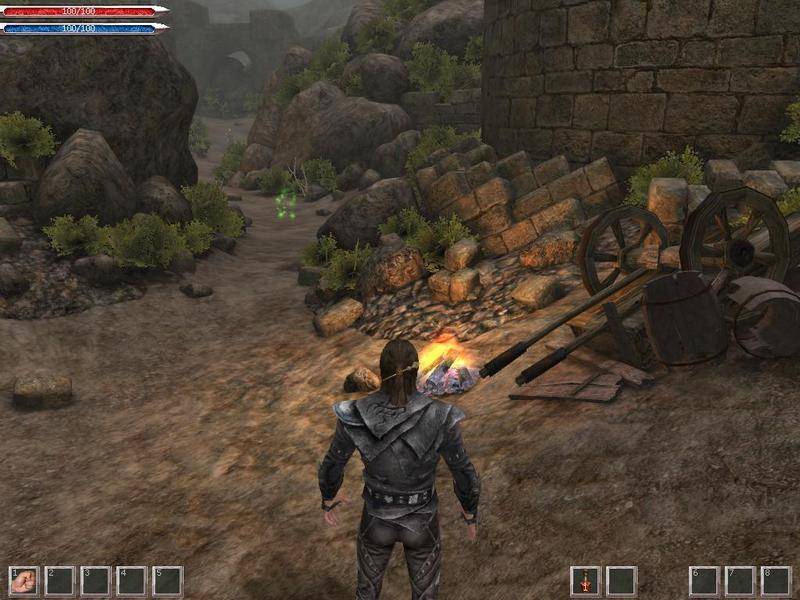
Task: Click the empty slot beside the red potion
Action: tap(621, 581)
